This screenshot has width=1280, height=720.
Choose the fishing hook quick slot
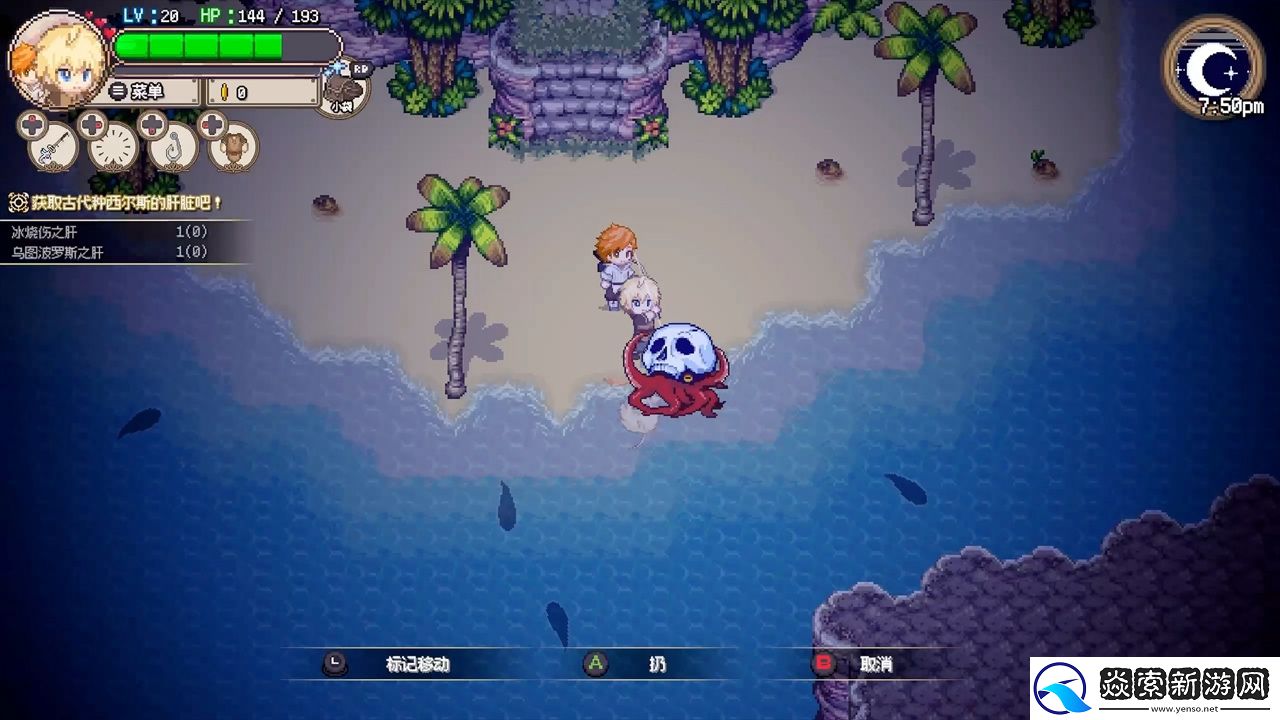pos(173,148)
